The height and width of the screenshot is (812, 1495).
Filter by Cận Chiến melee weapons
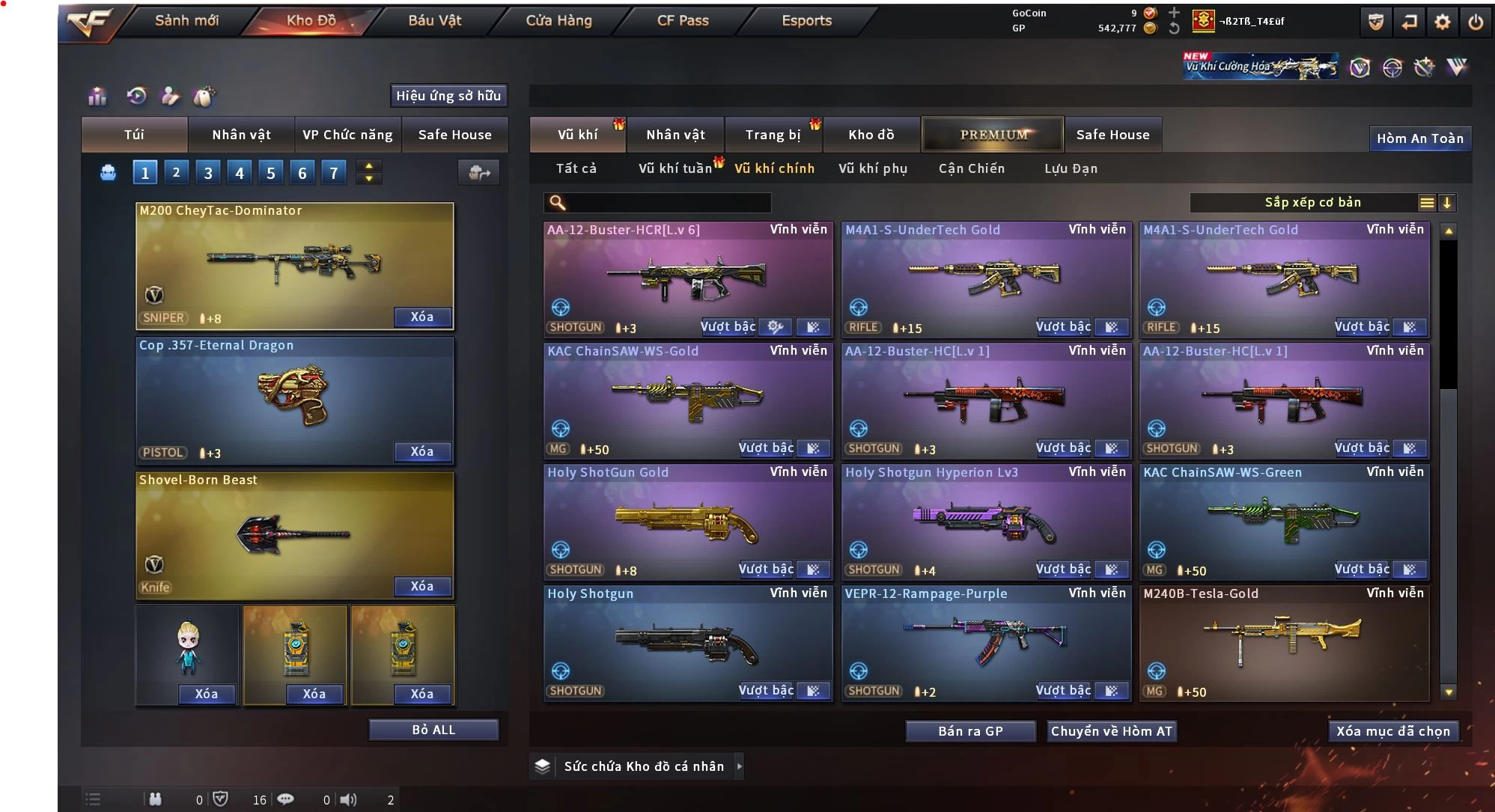point(971,168)
